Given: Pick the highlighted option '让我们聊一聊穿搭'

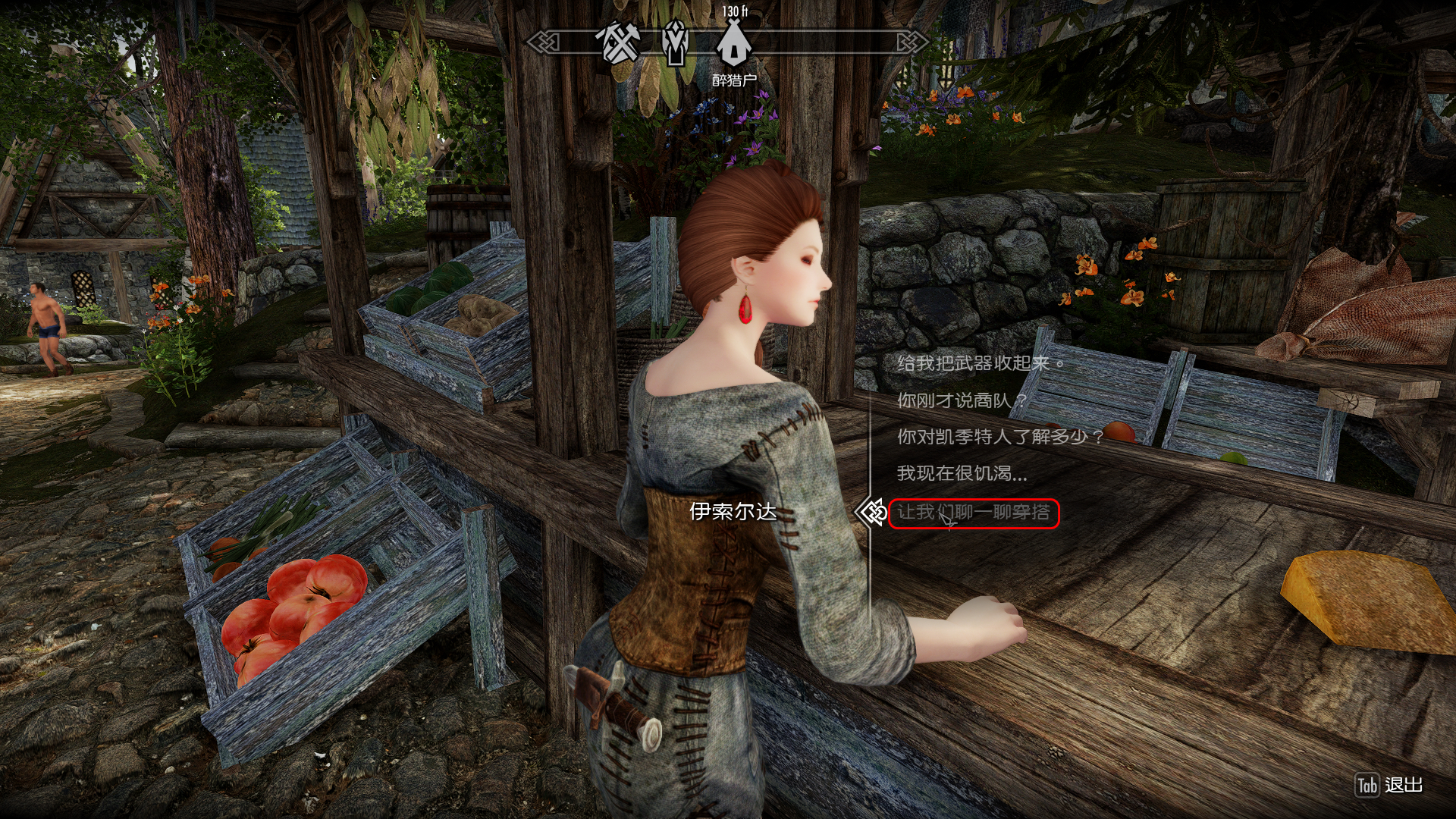Looking at the screenshot, I should tap(974, 513).
